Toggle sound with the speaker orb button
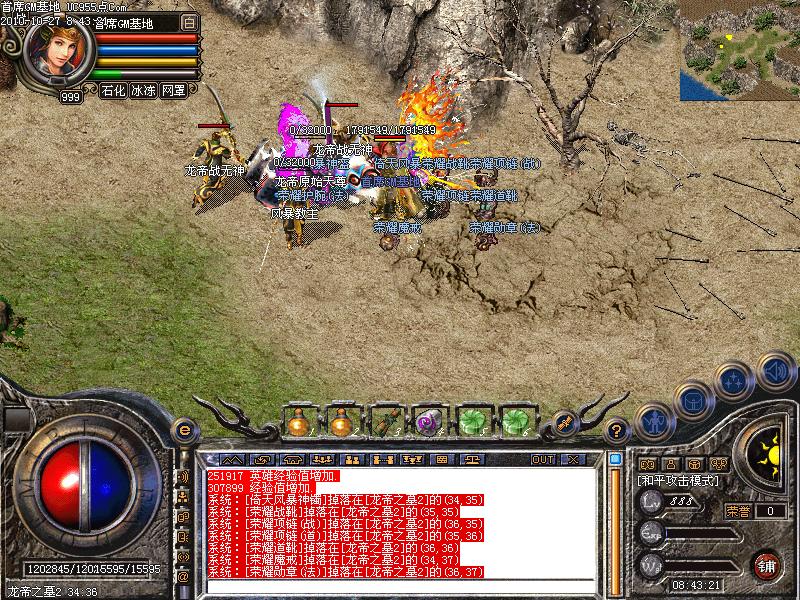800x600 pixels. coord(775,371)
